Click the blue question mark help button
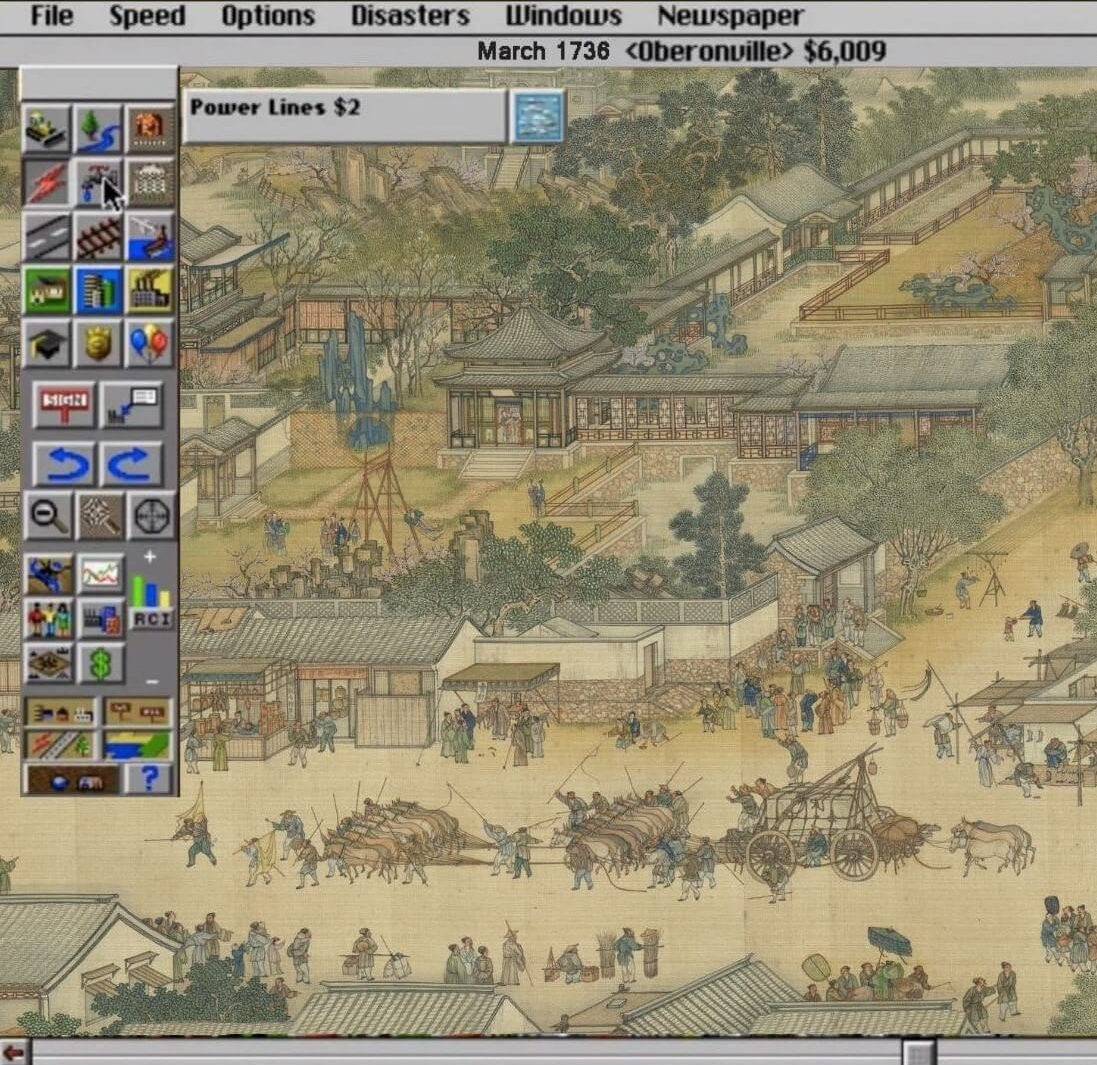1097x1065 pixels. pyautogui.click(x=149, y=778)
